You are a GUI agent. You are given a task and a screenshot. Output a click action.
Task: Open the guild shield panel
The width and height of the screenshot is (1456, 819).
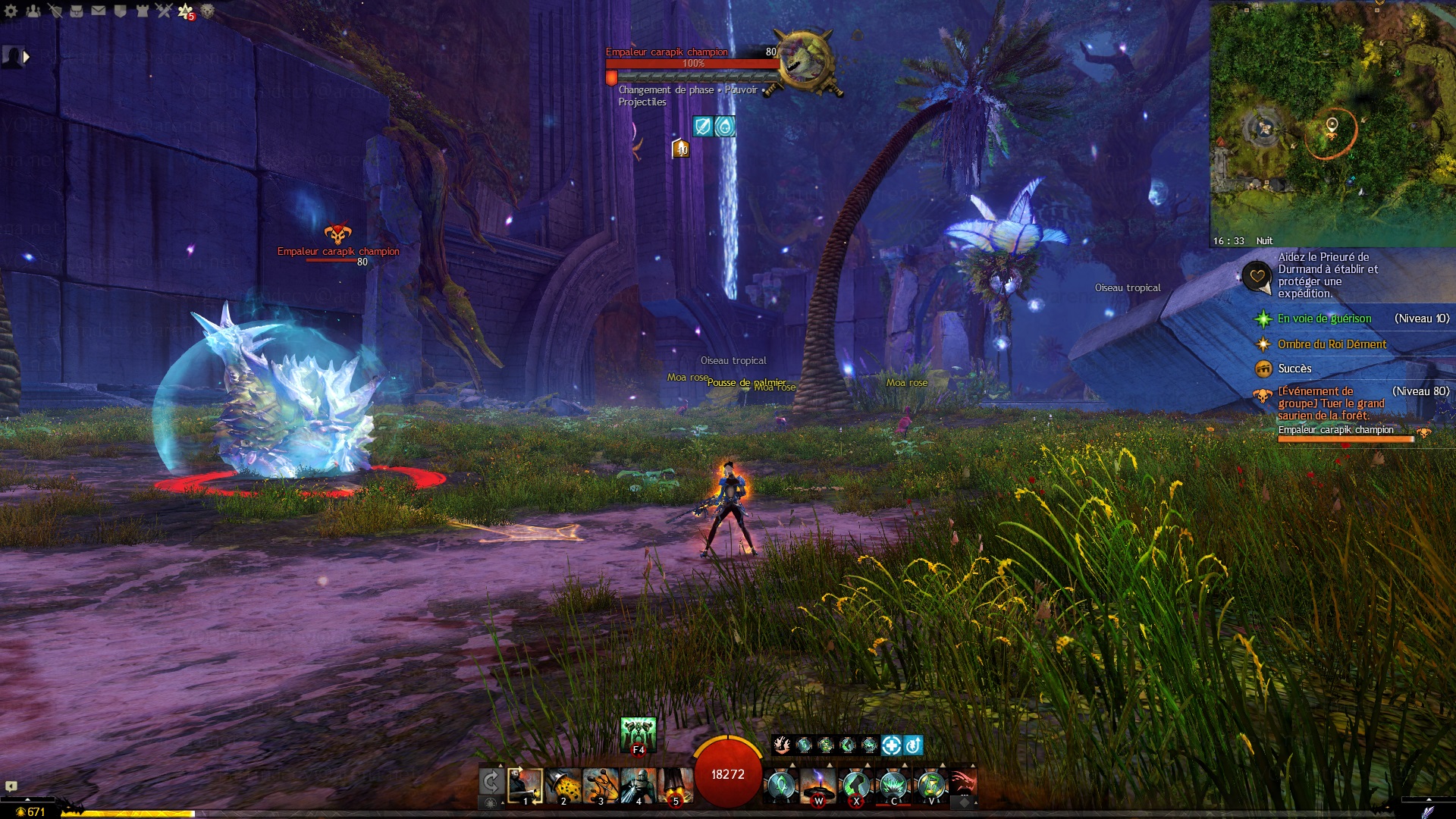120,11
